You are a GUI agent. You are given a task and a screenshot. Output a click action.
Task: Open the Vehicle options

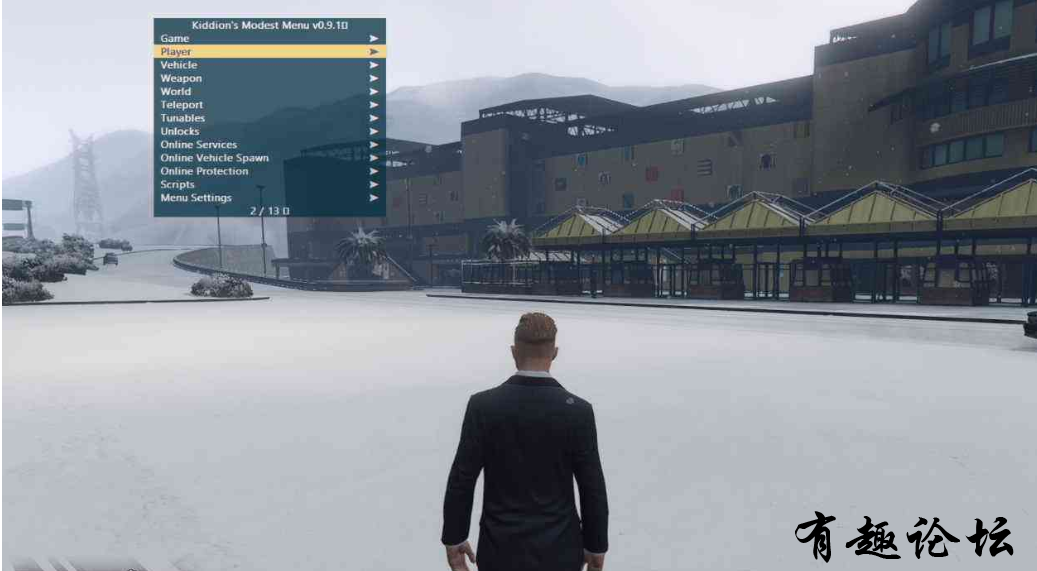pyautogui.click(x=179, y=65)
